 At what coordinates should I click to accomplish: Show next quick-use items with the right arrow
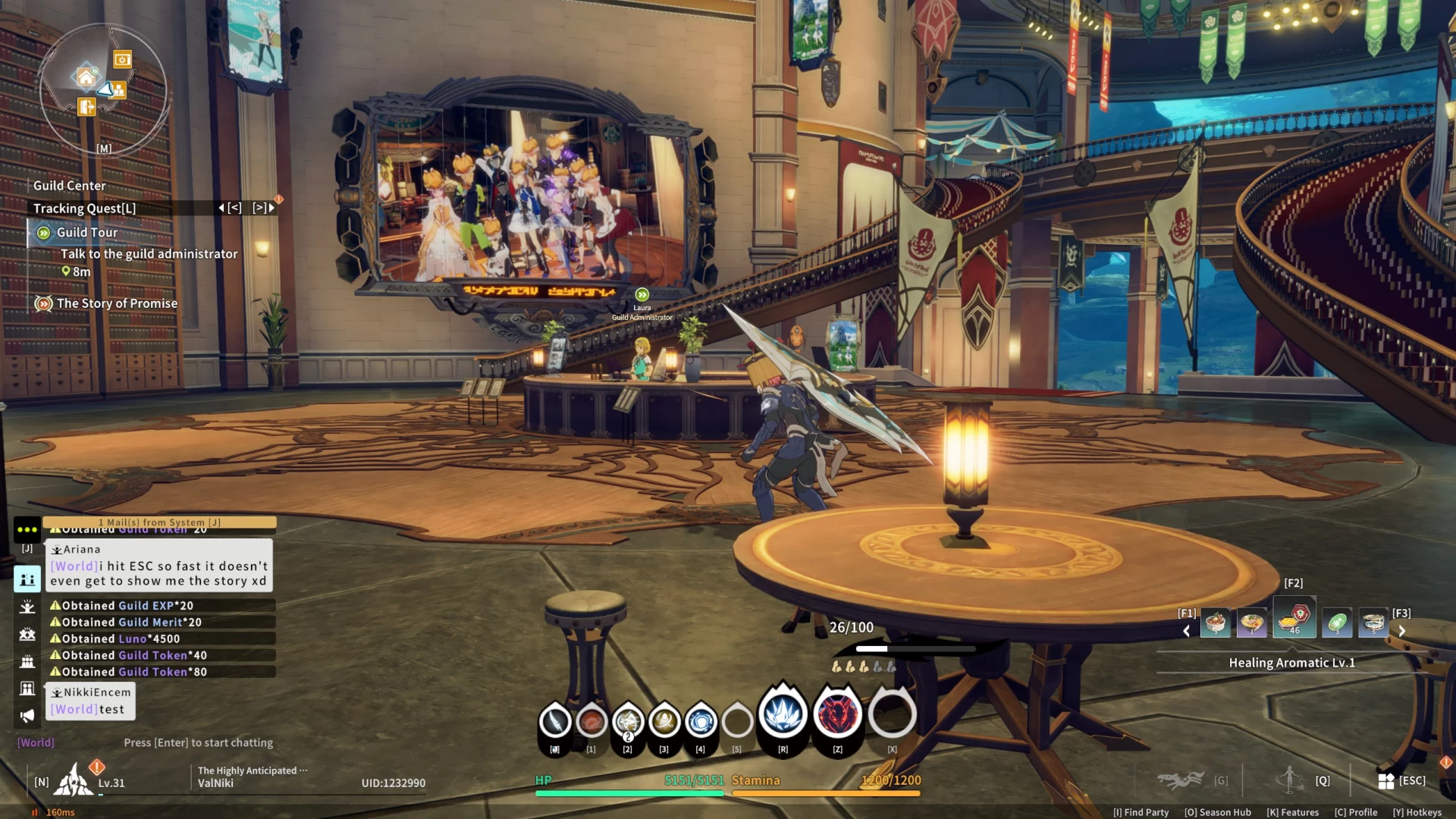(x=1402, y=631)
